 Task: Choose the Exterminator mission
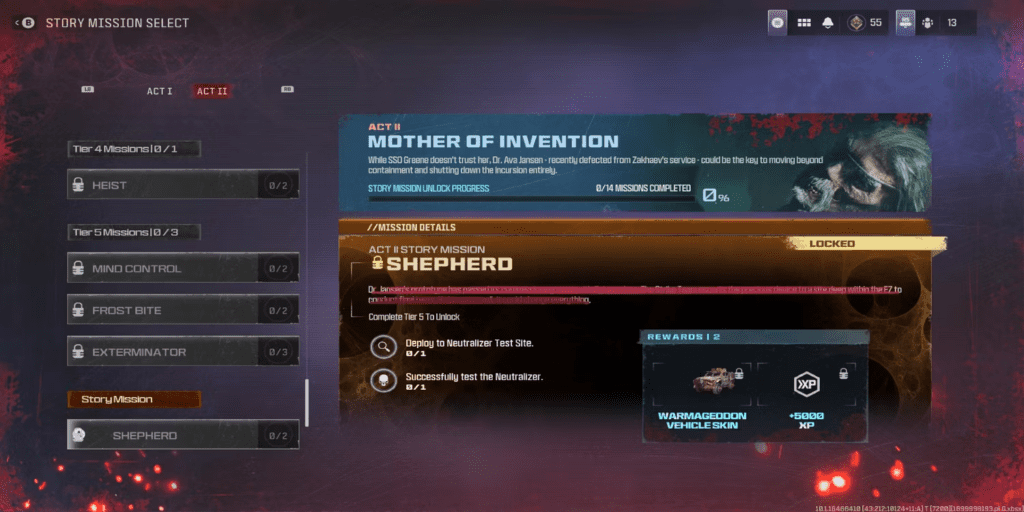(183, 352)
